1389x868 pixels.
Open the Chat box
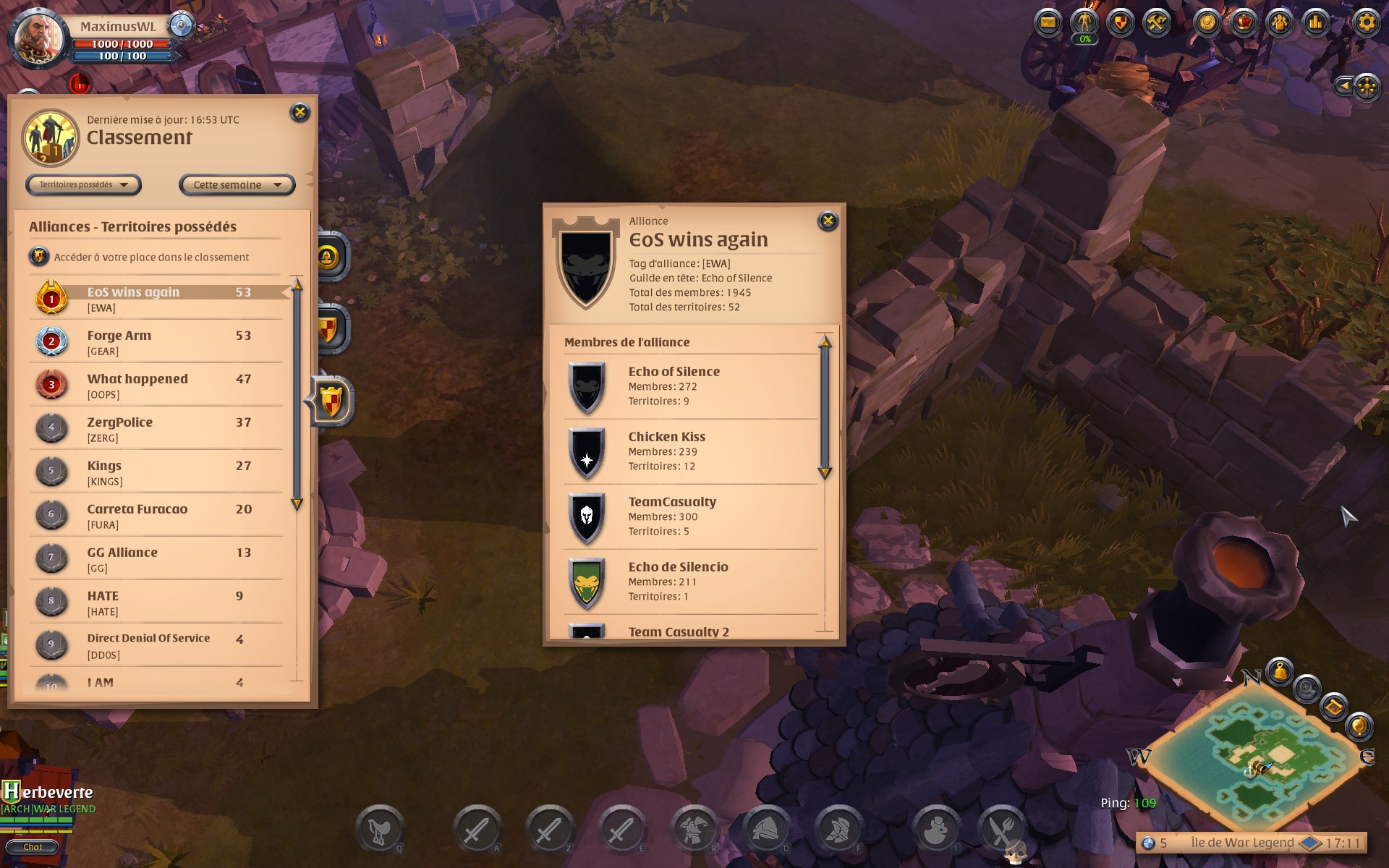click(x=33, y=847)
